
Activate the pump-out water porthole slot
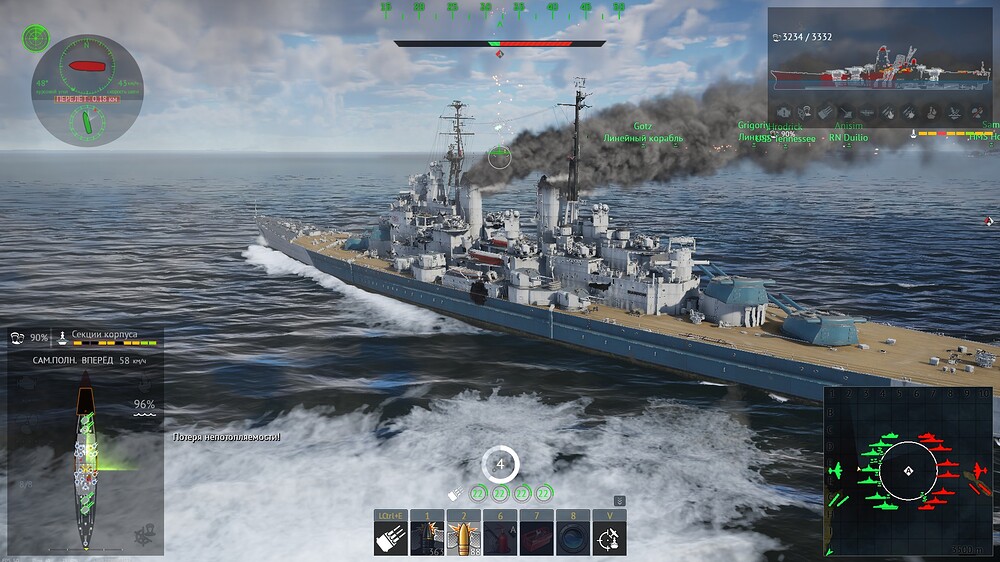pos(572,538)
